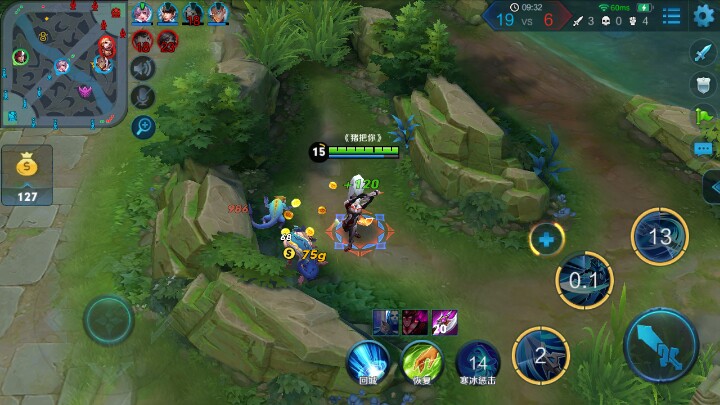
Task: Toggle the microphone icon
Action: [x=144, y=97]
